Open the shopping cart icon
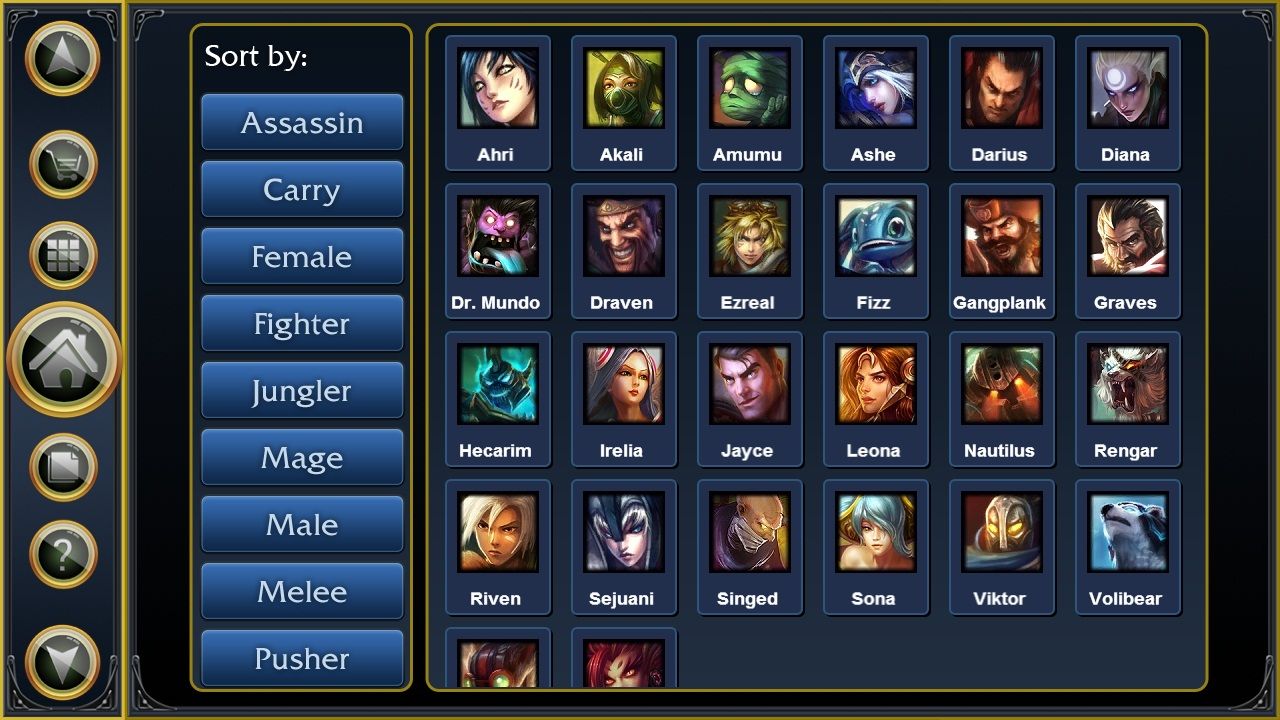Image resolution: width=1280 pixels, height=720 pixels. click(62, 160)
